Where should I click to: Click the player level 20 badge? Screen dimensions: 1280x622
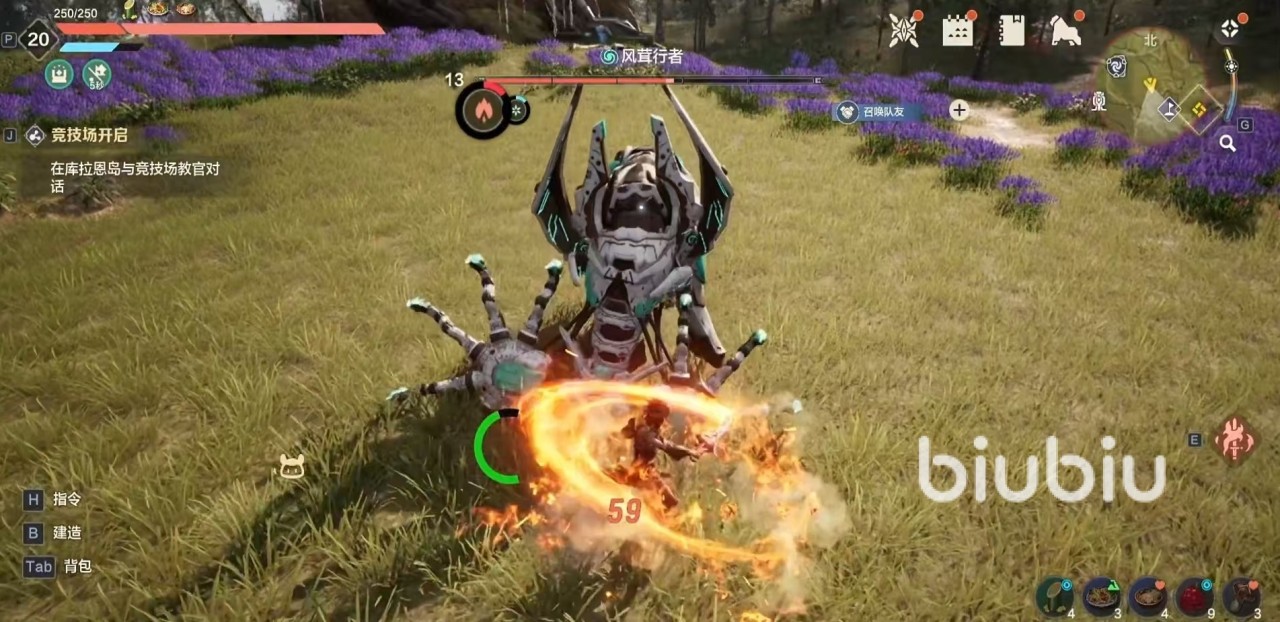tap(38, 39)
